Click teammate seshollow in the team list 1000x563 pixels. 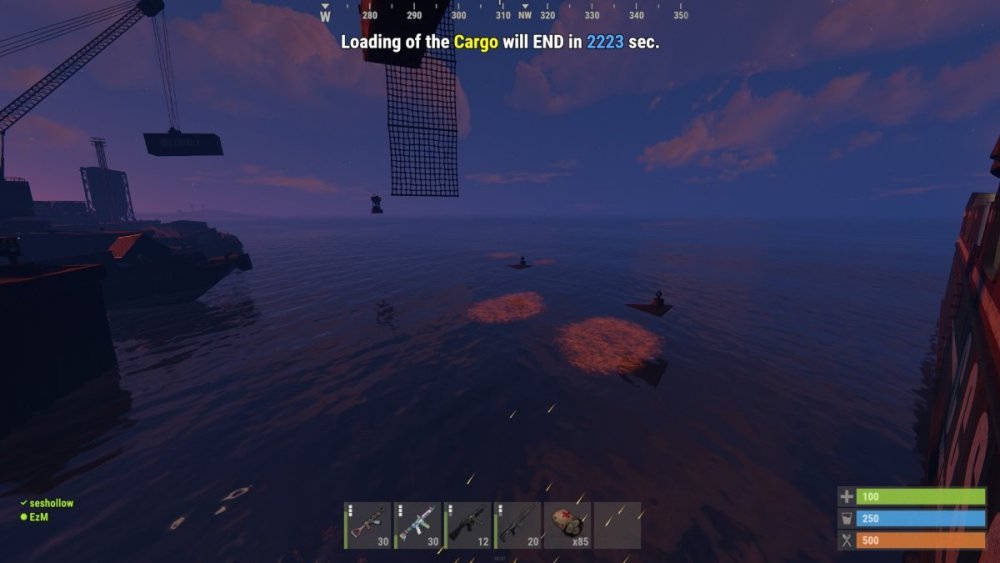(51, 504)
